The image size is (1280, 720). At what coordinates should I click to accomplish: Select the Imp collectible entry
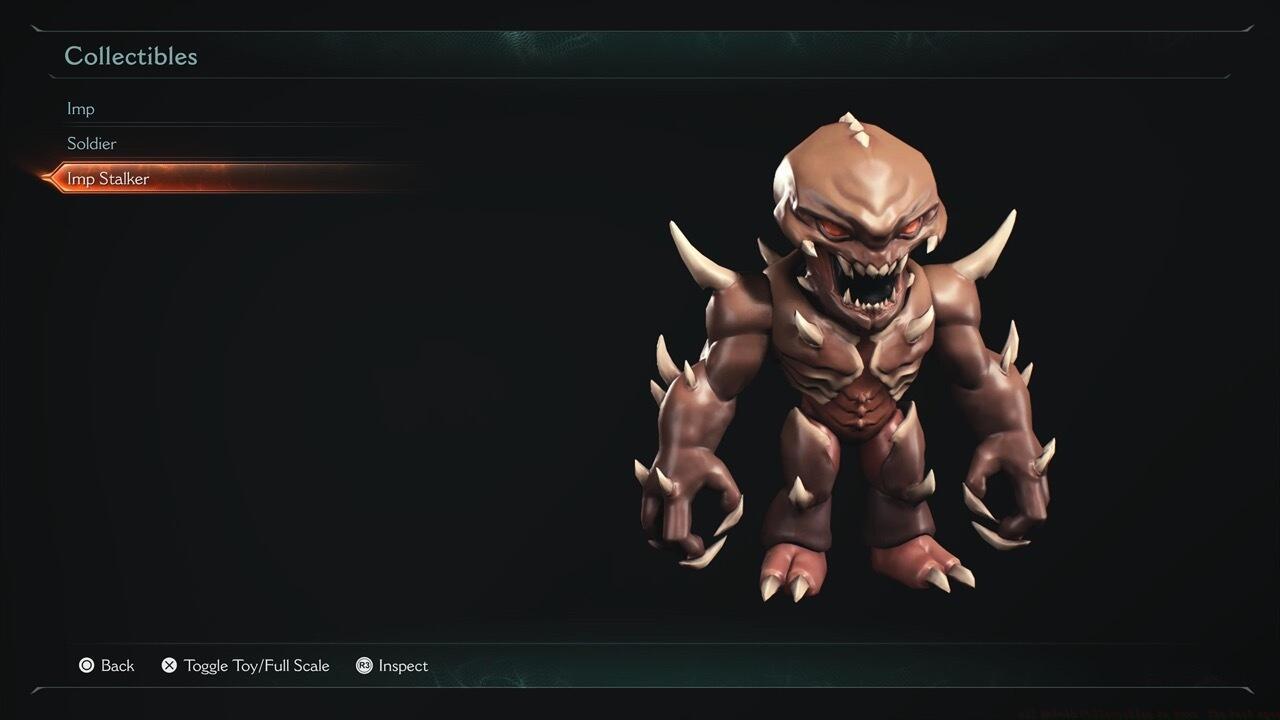tap(81, 108)
